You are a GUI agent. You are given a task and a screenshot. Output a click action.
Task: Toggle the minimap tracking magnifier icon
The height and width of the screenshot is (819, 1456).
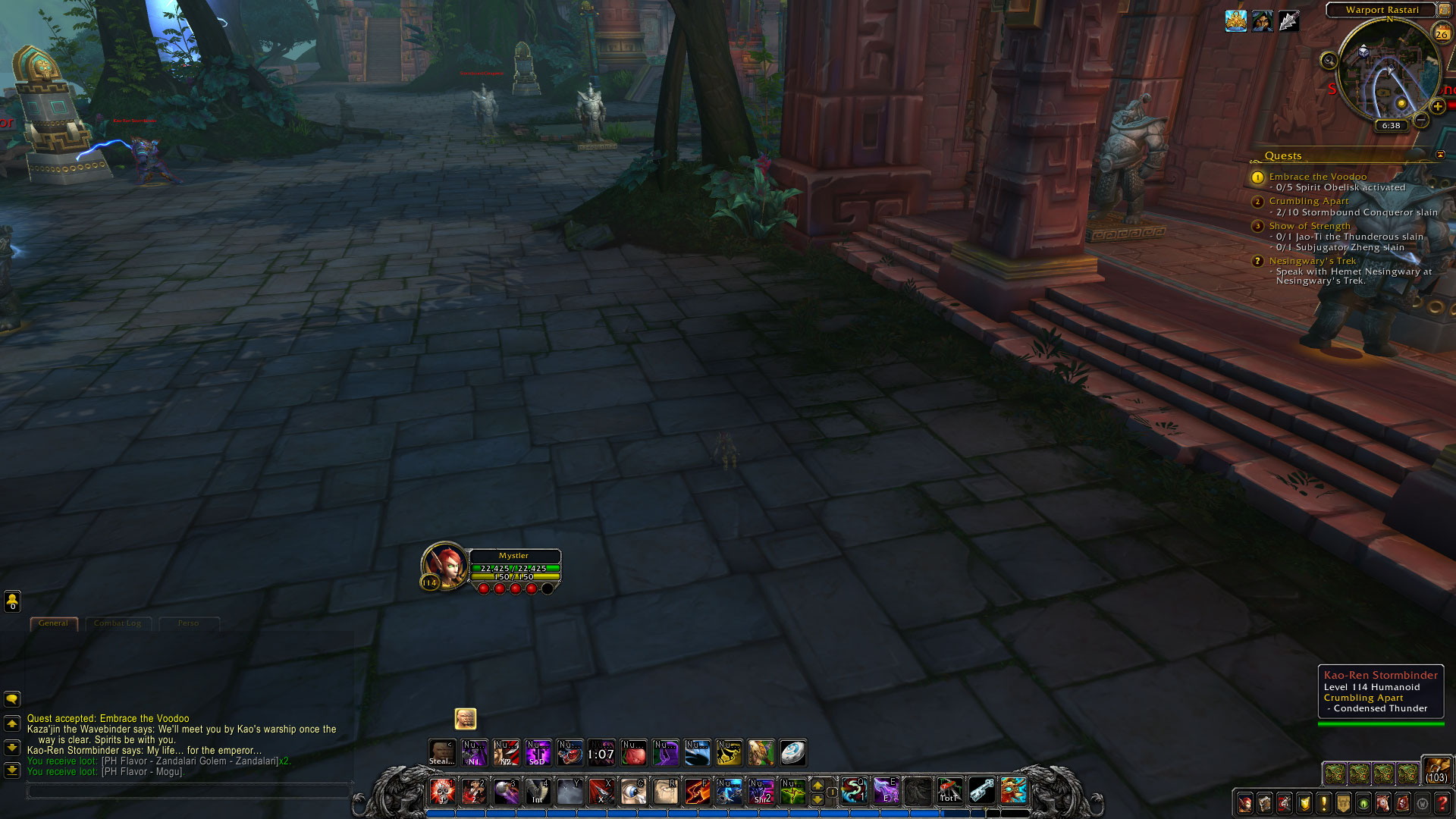point(1329,60)
